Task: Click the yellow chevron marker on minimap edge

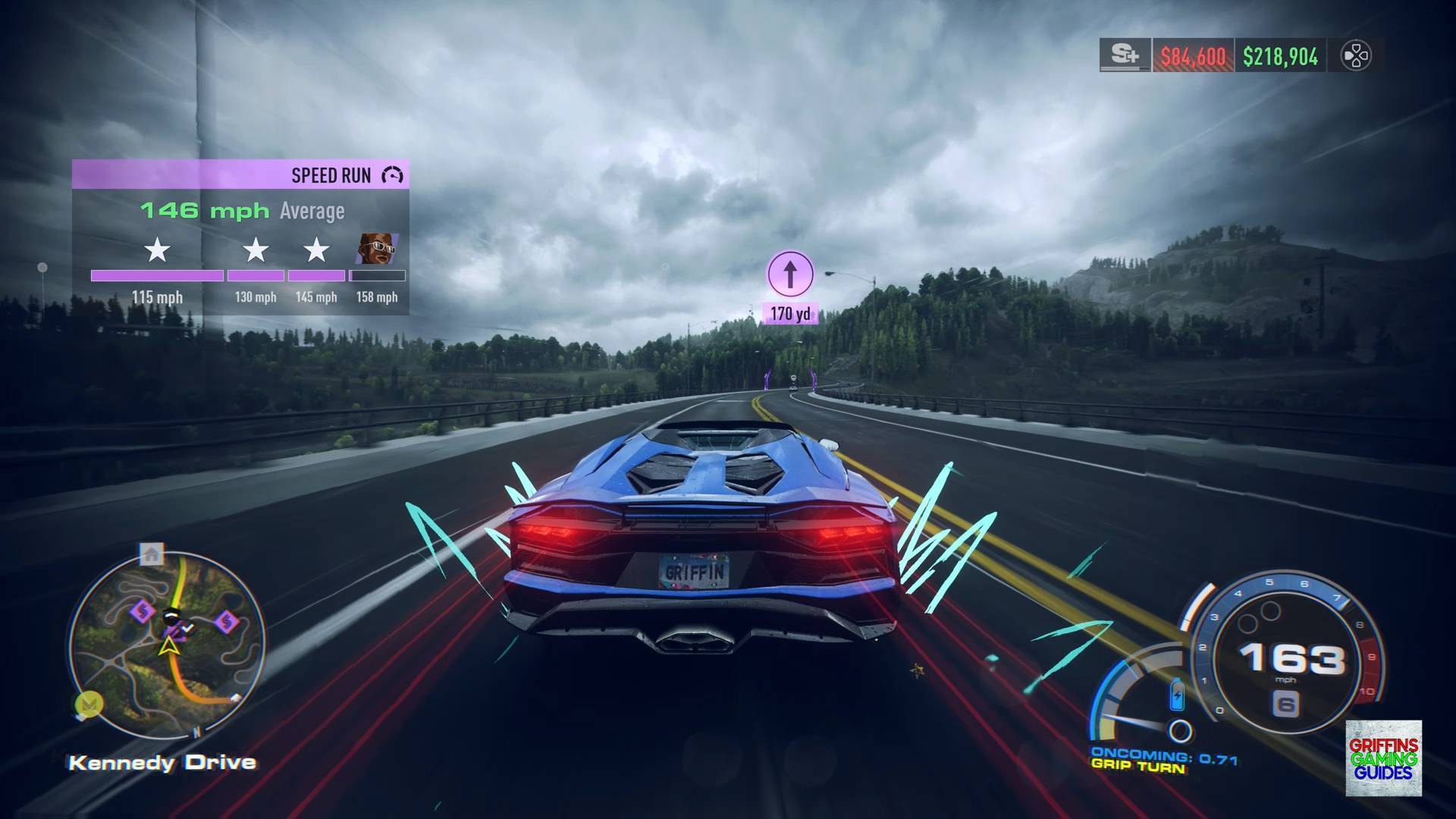Action: point(89,704)
